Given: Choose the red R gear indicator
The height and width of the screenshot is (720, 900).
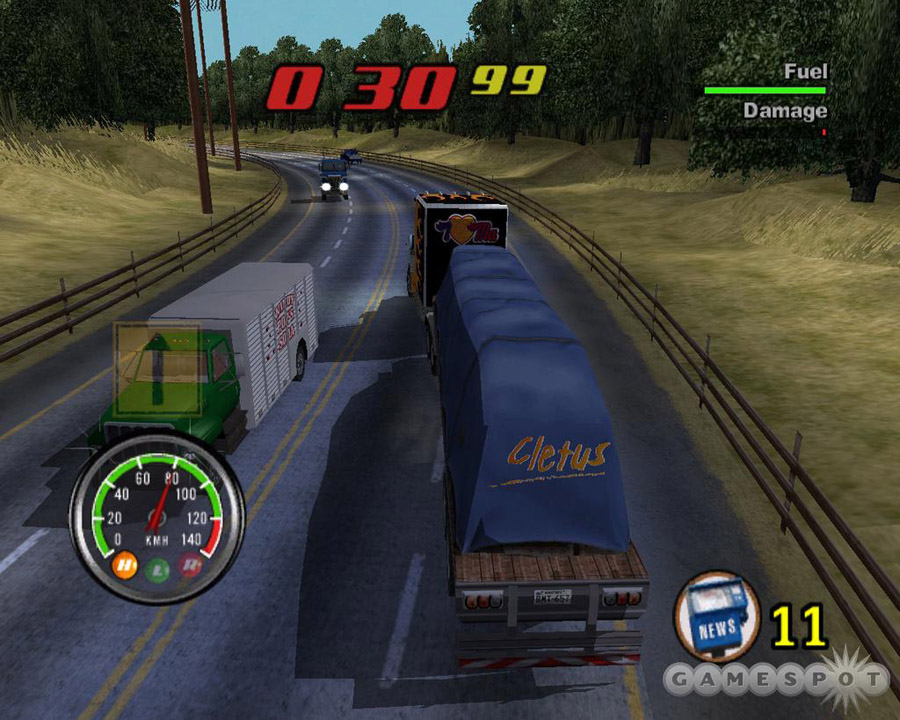Looking at the screenshot, I should 189,567.
